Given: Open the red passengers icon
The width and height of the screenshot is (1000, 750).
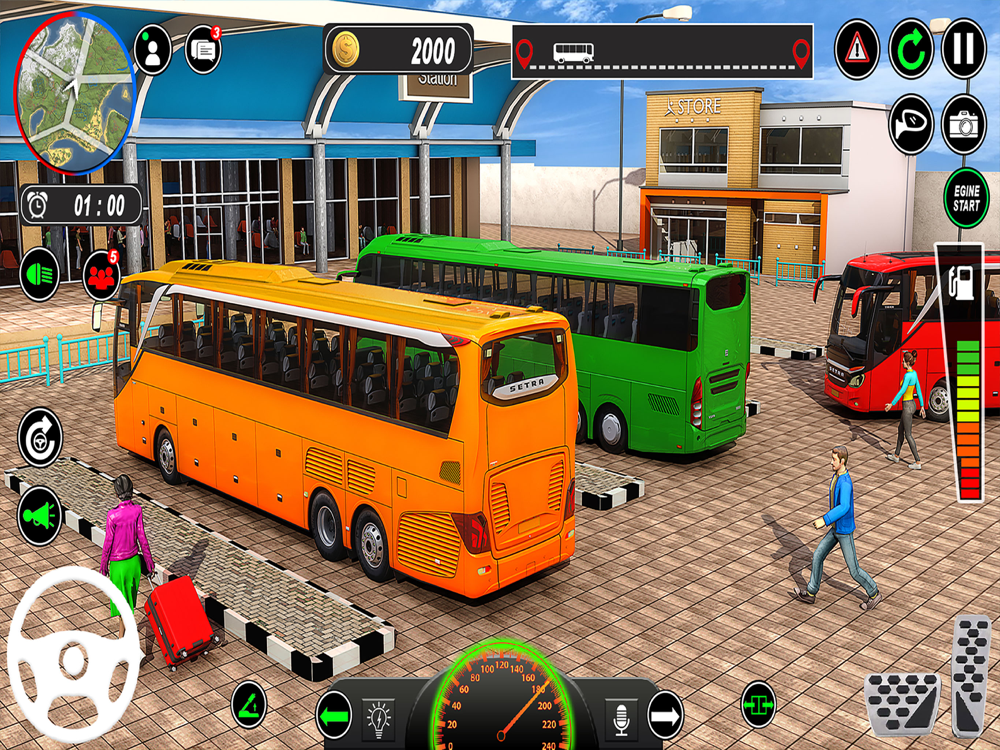Looking at the screenshot, I should [101, 272].
